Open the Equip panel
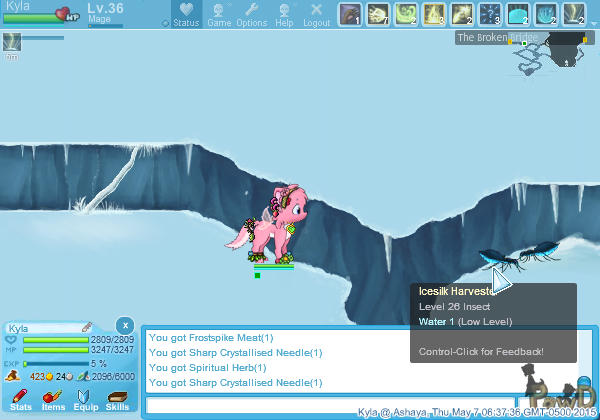The width and height of the screenshot is (600, 420). coord(86,400)
